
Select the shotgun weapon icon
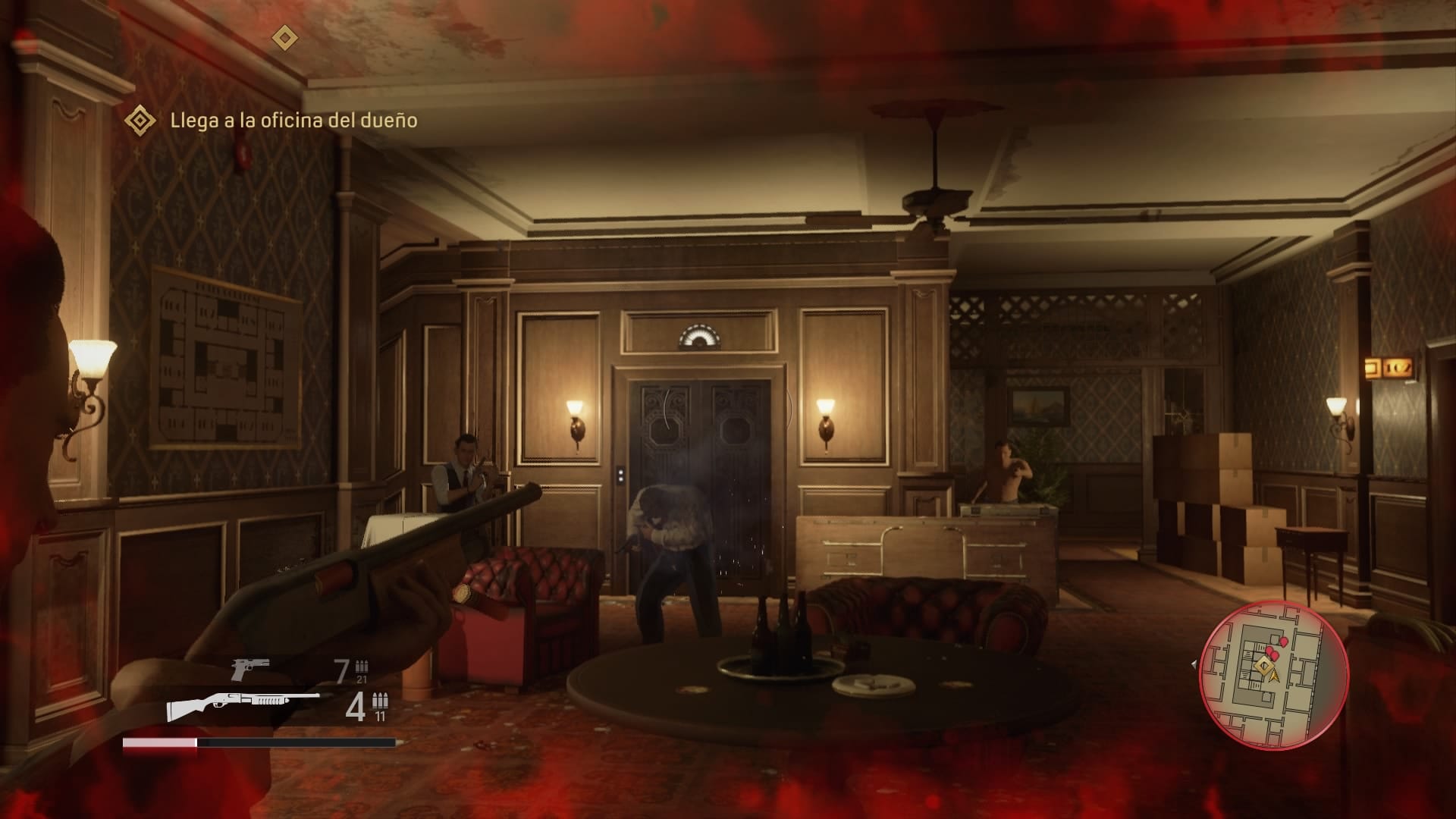(x=243, y=706)
